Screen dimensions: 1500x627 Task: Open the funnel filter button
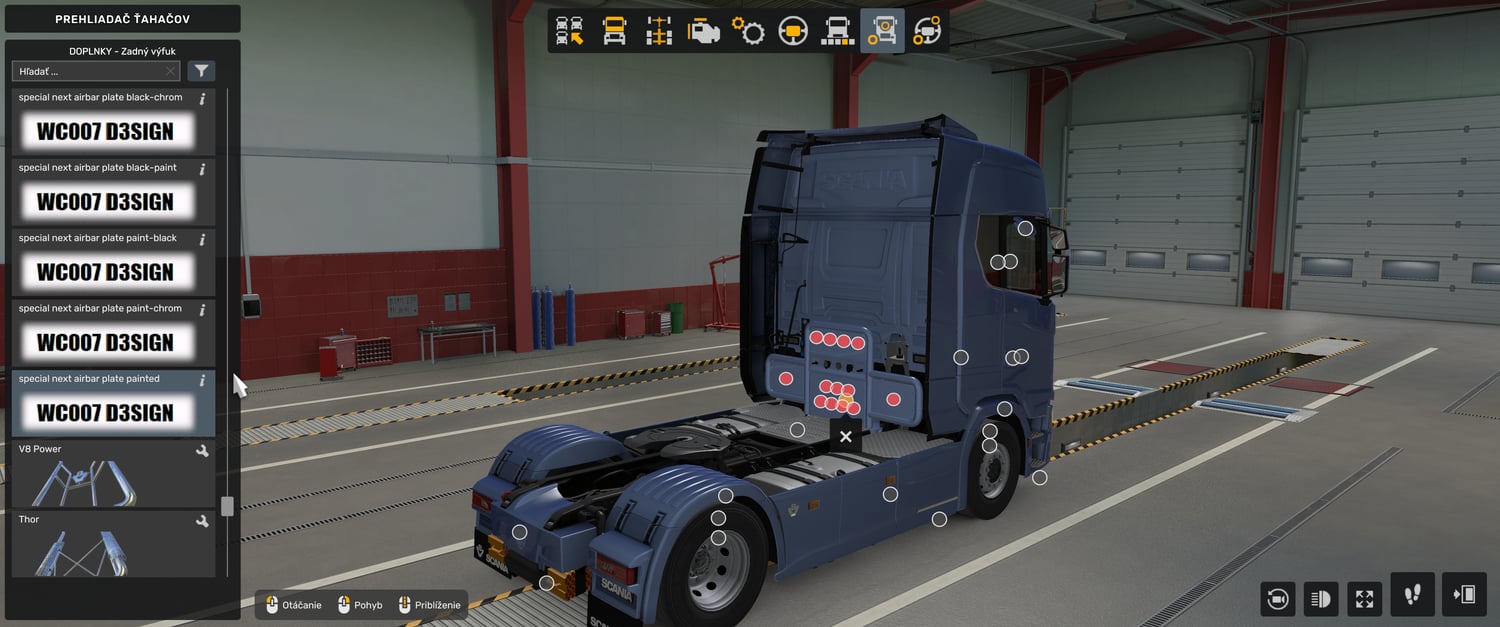click(x=202, y=71)
